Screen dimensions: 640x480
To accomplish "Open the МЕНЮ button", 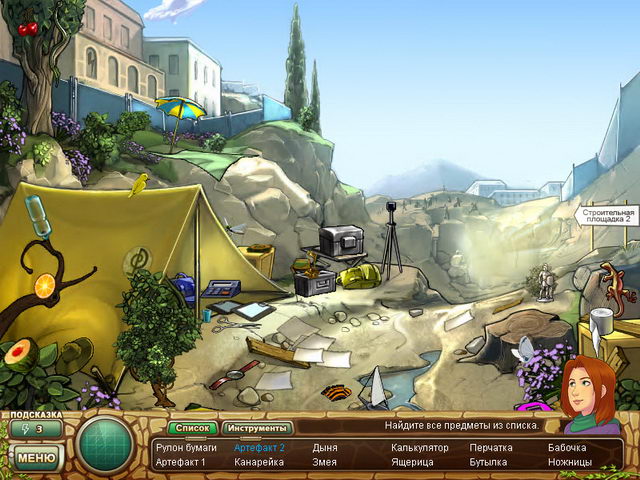I will 37,458.
